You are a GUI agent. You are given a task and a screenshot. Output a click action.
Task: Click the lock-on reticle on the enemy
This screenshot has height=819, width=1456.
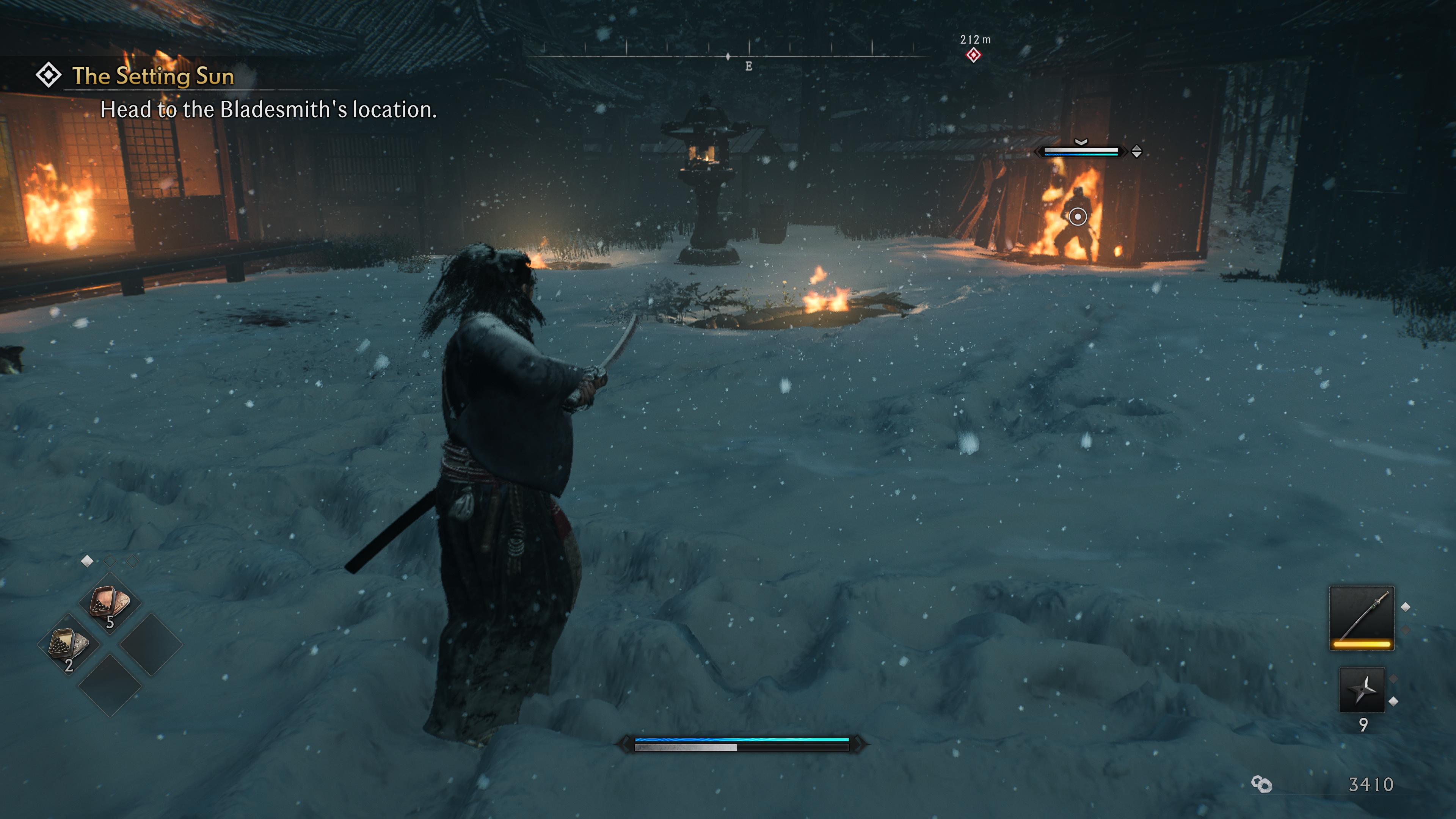(1077, 217)
